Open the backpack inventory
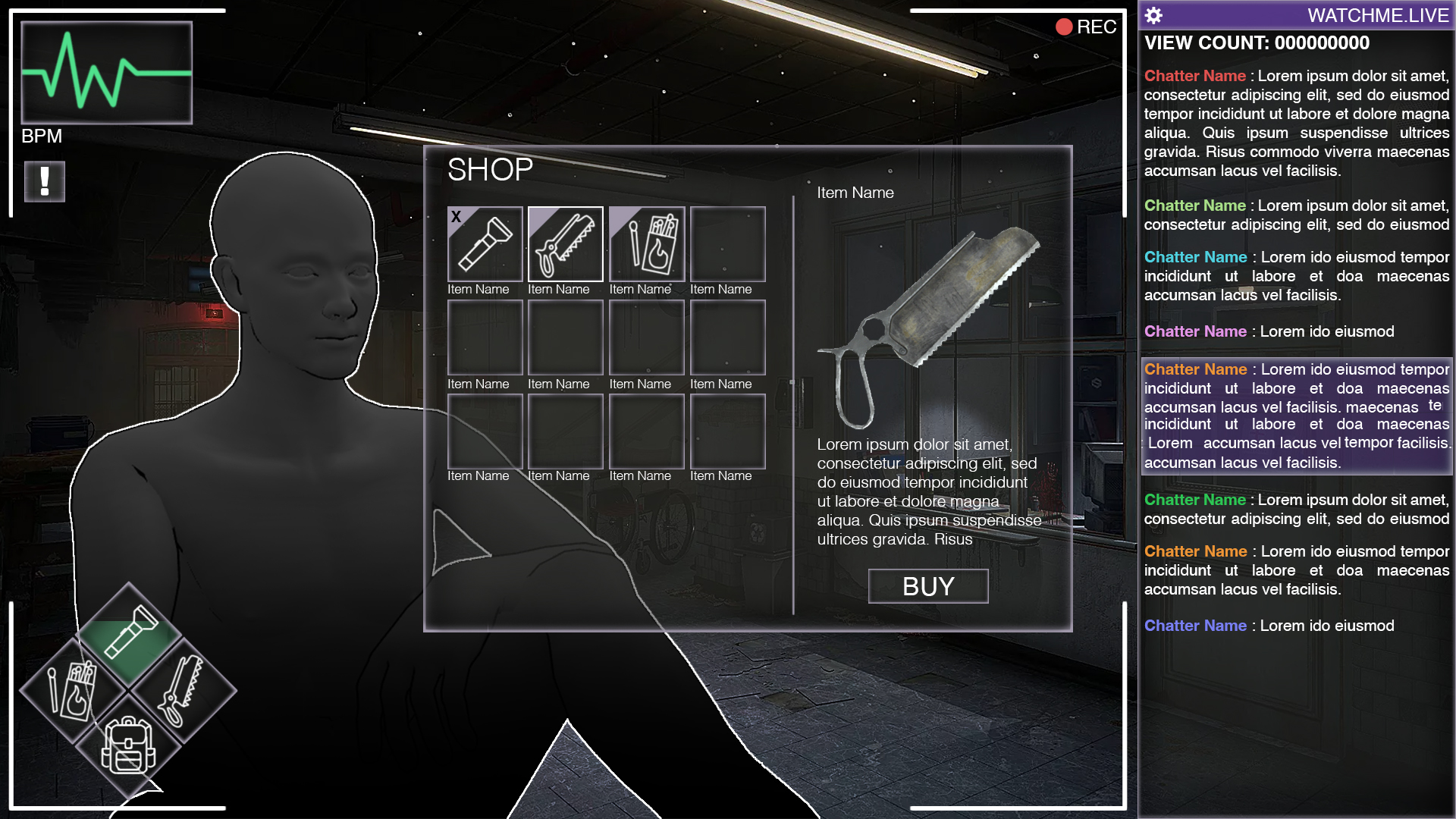The image size is (1456, 819). pyautogui.click(x=128, y=745)
